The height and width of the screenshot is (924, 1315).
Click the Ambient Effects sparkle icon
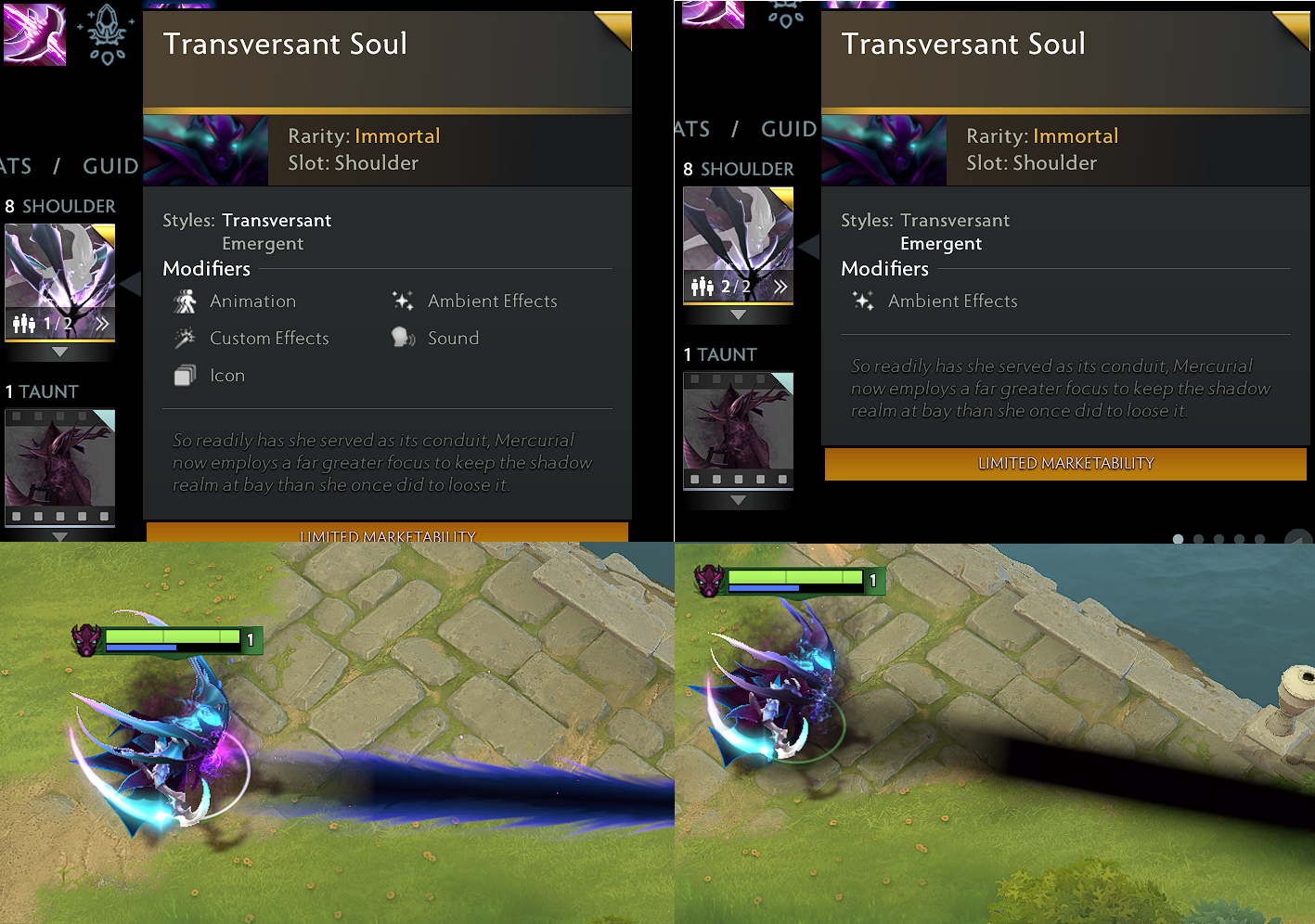[x=403, y=301]
